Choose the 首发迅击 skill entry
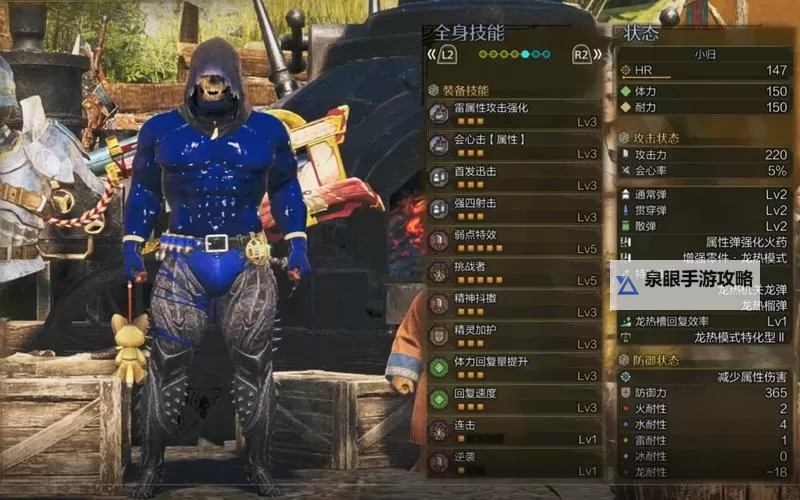Viewport: 800px width, 500px height. pos(514,178)
